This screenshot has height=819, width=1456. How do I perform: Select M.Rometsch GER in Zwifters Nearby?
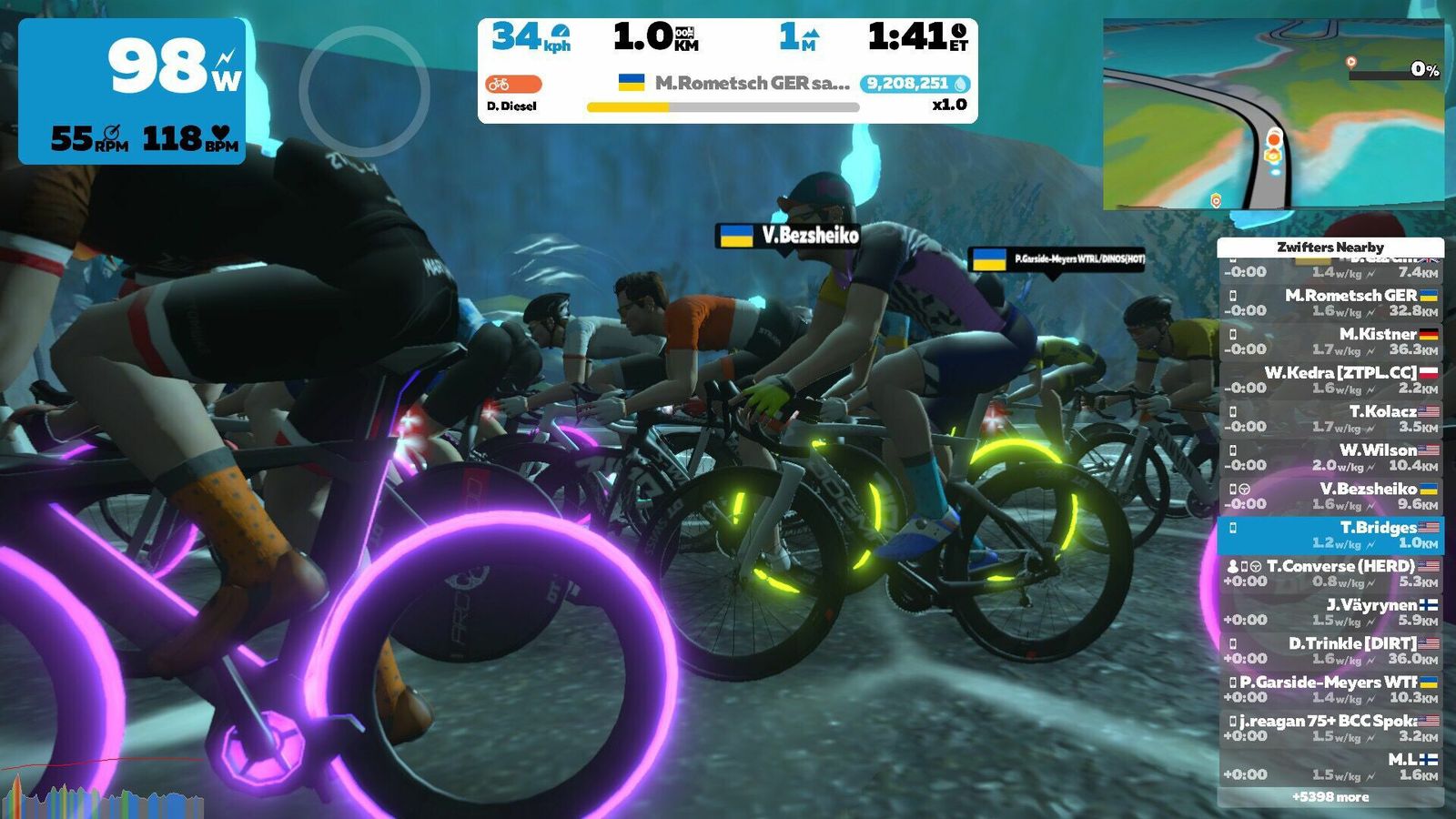coord(1330,302)
